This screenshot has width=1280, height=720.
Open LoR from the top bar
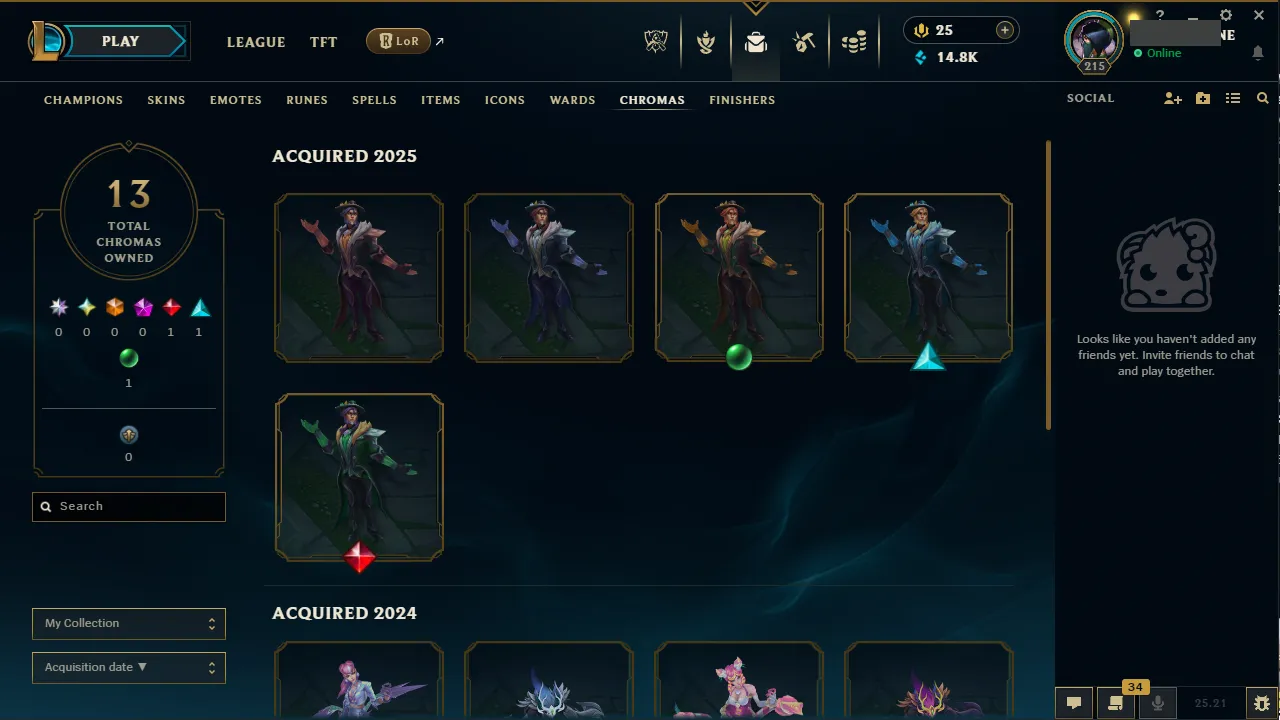click(398, 41)
